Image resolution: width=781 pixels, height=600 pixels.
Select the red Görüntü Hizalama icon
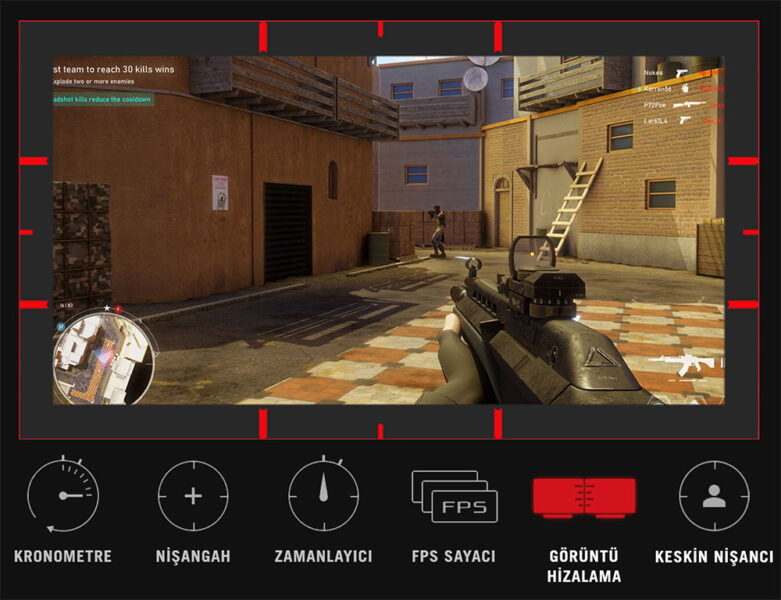pos(584,497)
